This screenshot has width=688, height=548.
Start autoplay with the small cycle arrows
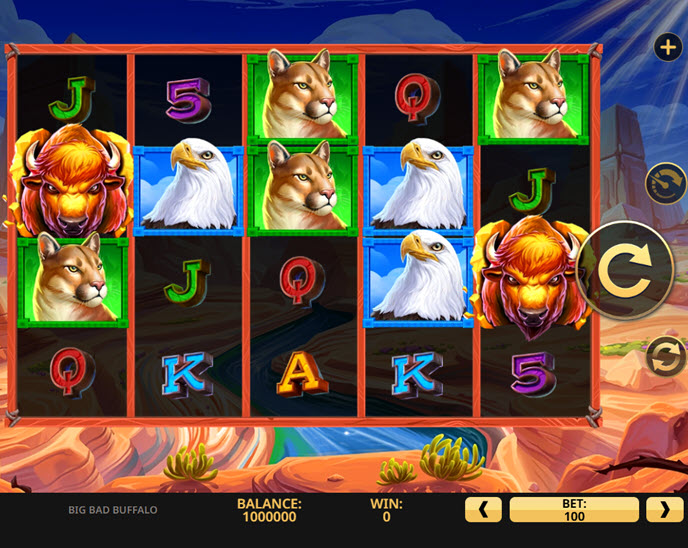coord(665,356)
